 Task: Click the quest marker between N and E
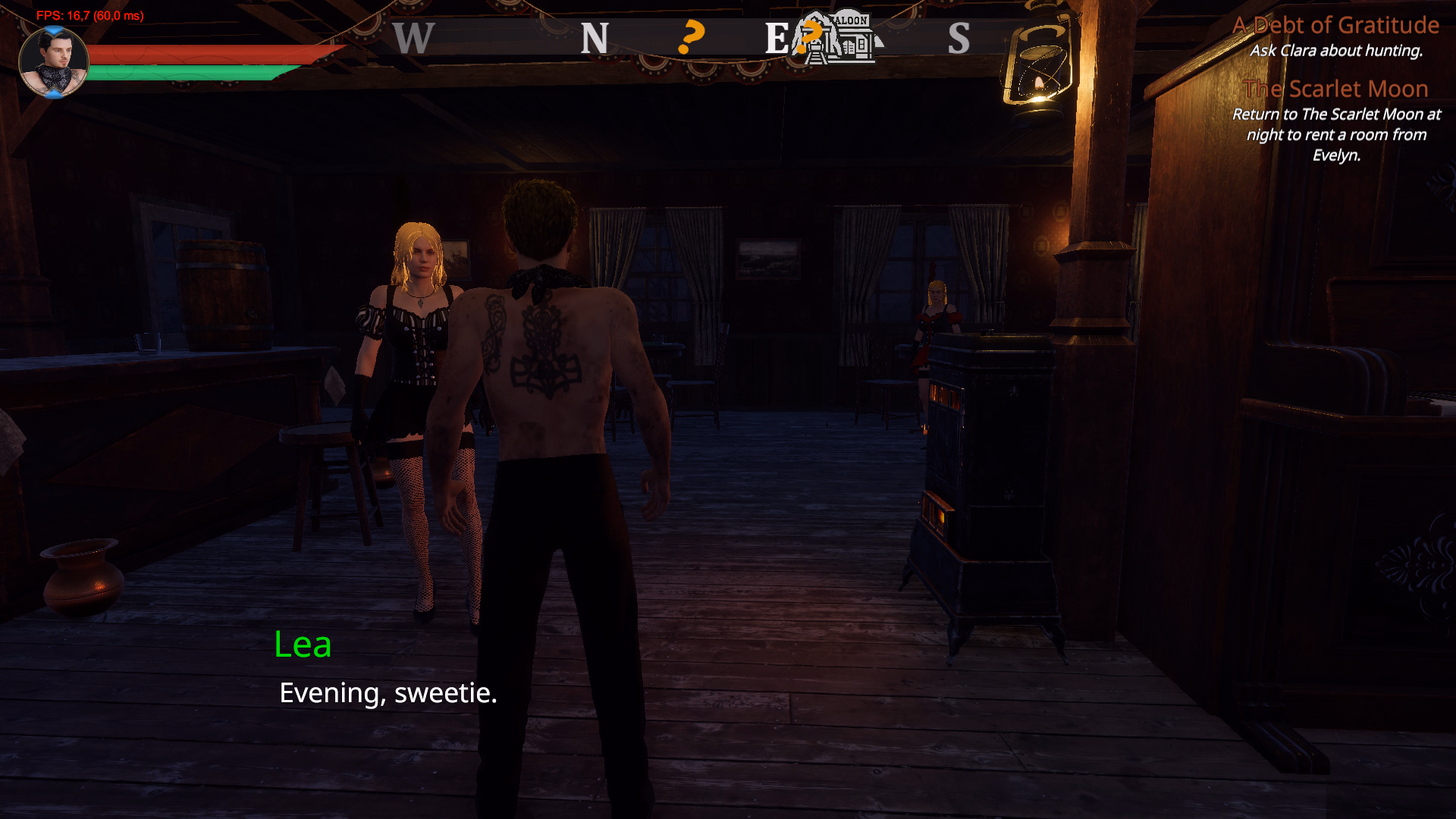pos(690,37)
